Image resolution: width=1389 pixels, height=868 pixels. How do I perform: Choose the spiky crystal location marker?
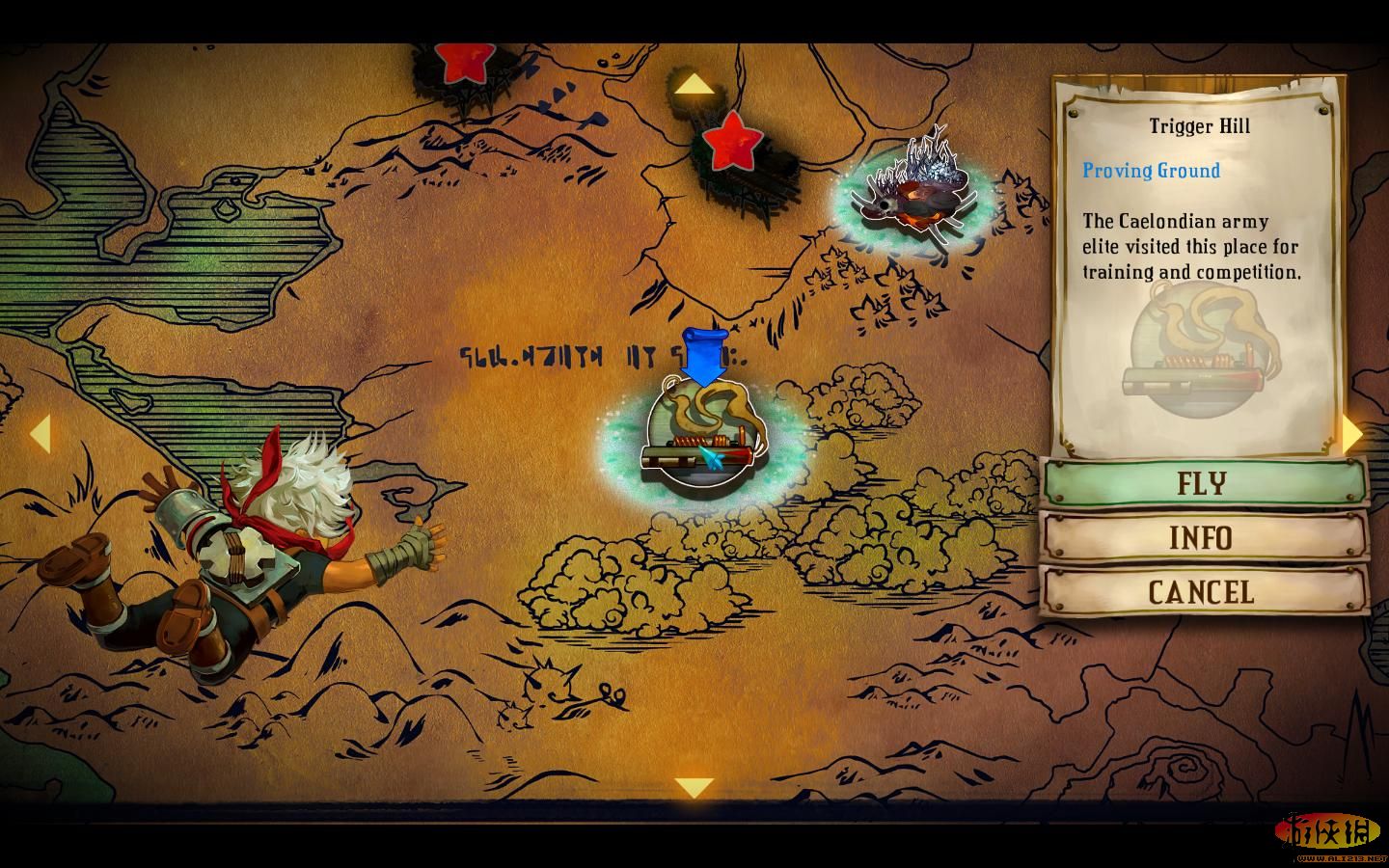click(x=912, y=200)
